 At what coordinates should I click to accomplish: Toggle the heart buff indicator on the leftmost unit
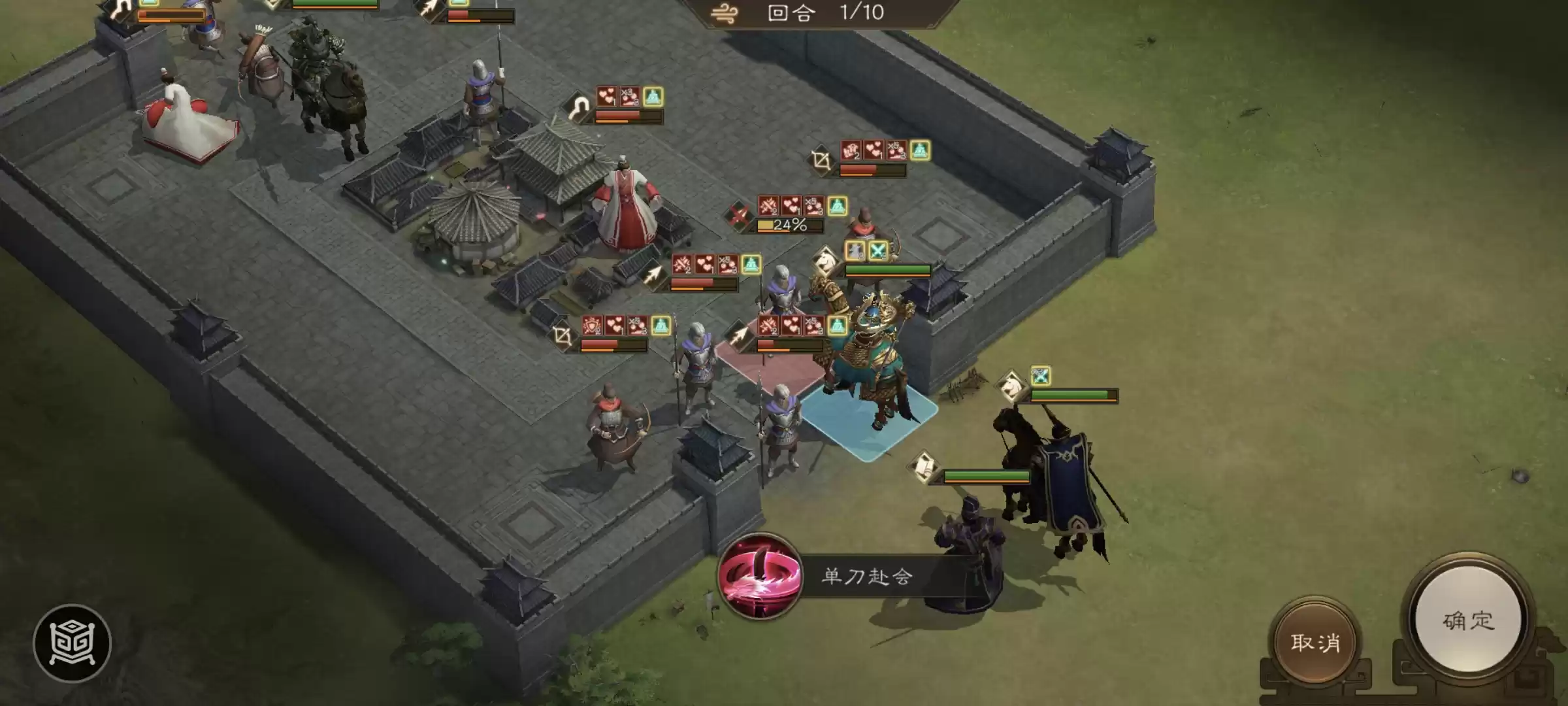click(608, 97)
